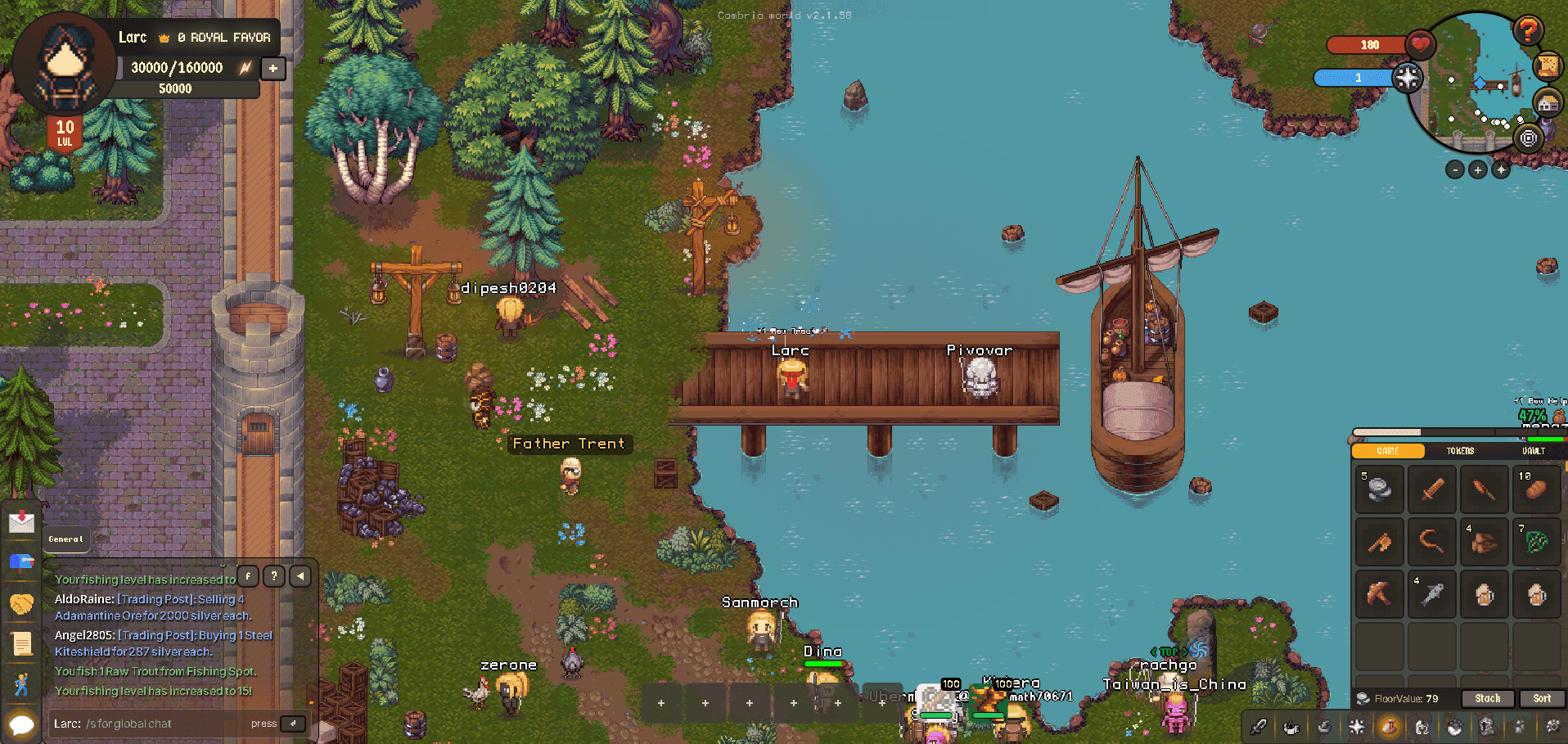Image resolution: width=1568 pixels, height=744 pixels.
Task: Open the Vault inventory tab
Action: tap(1533, 451)
